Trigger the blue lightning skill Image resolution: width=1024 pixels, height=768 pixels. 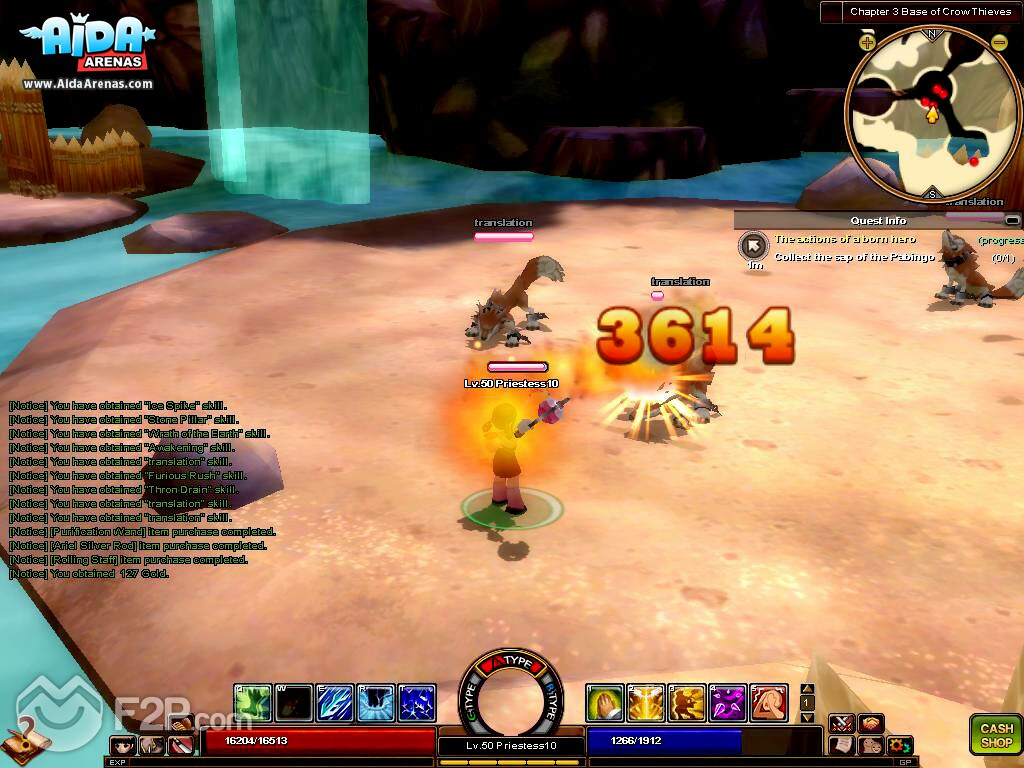[417, 703]
